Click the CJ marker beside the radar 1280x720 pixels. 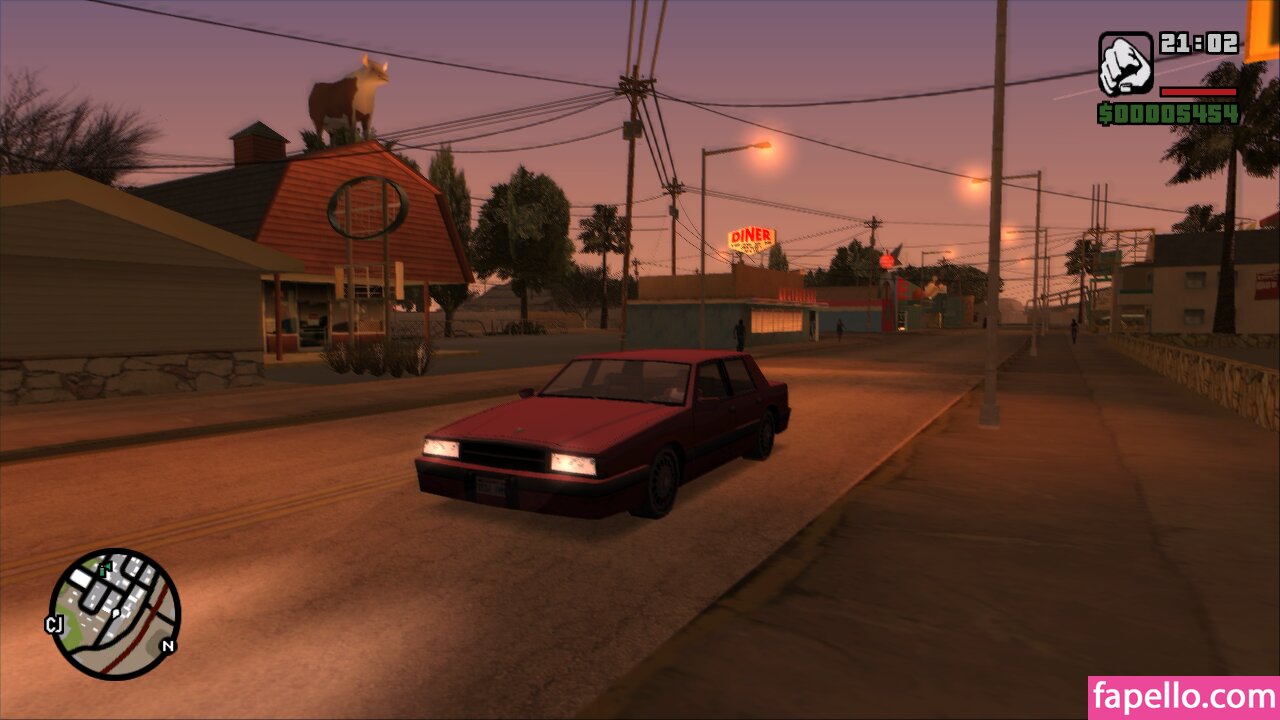54,624
